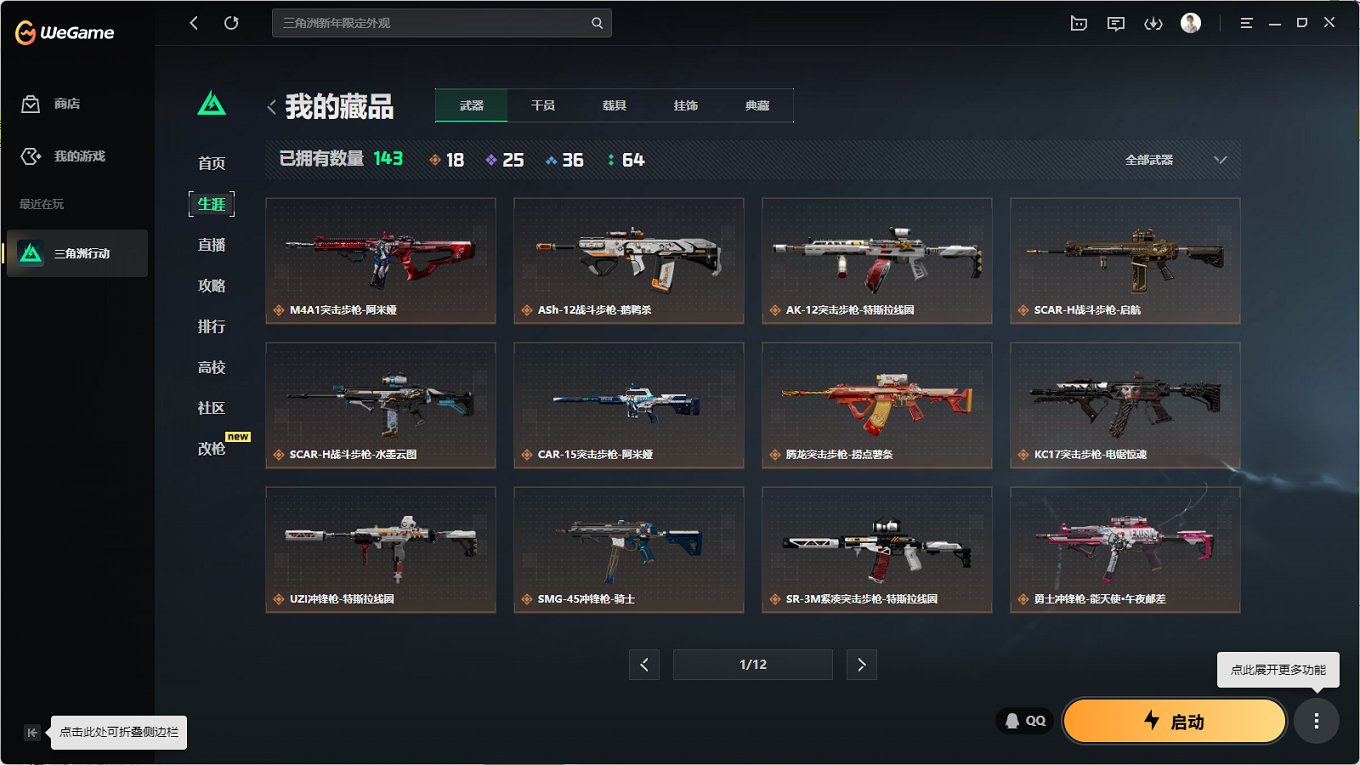Filter collection by purple rarity 25
Image resolution: width=1360 pixels, height=765 pixels.
pos(505,159)
